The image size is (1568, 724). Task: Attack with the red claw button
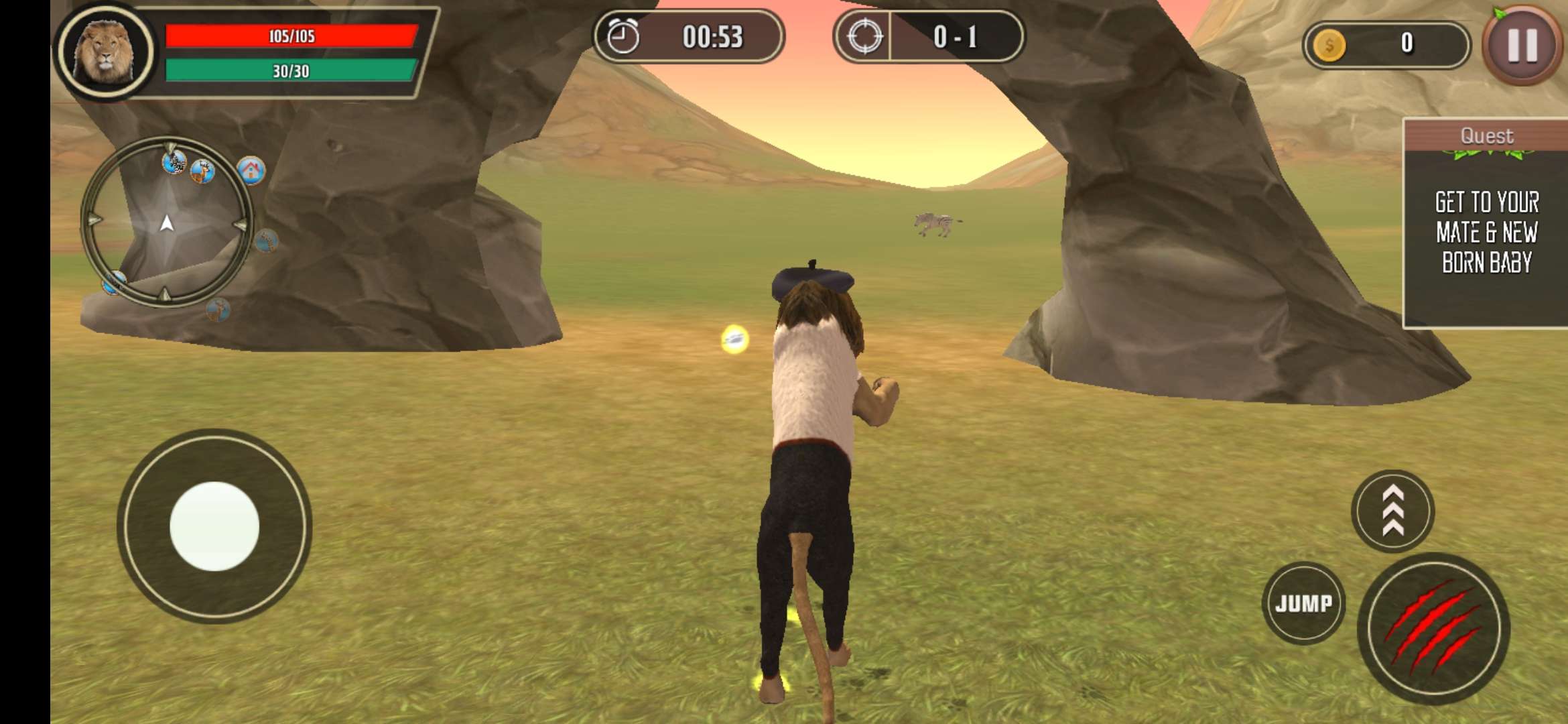(1433, 629)
